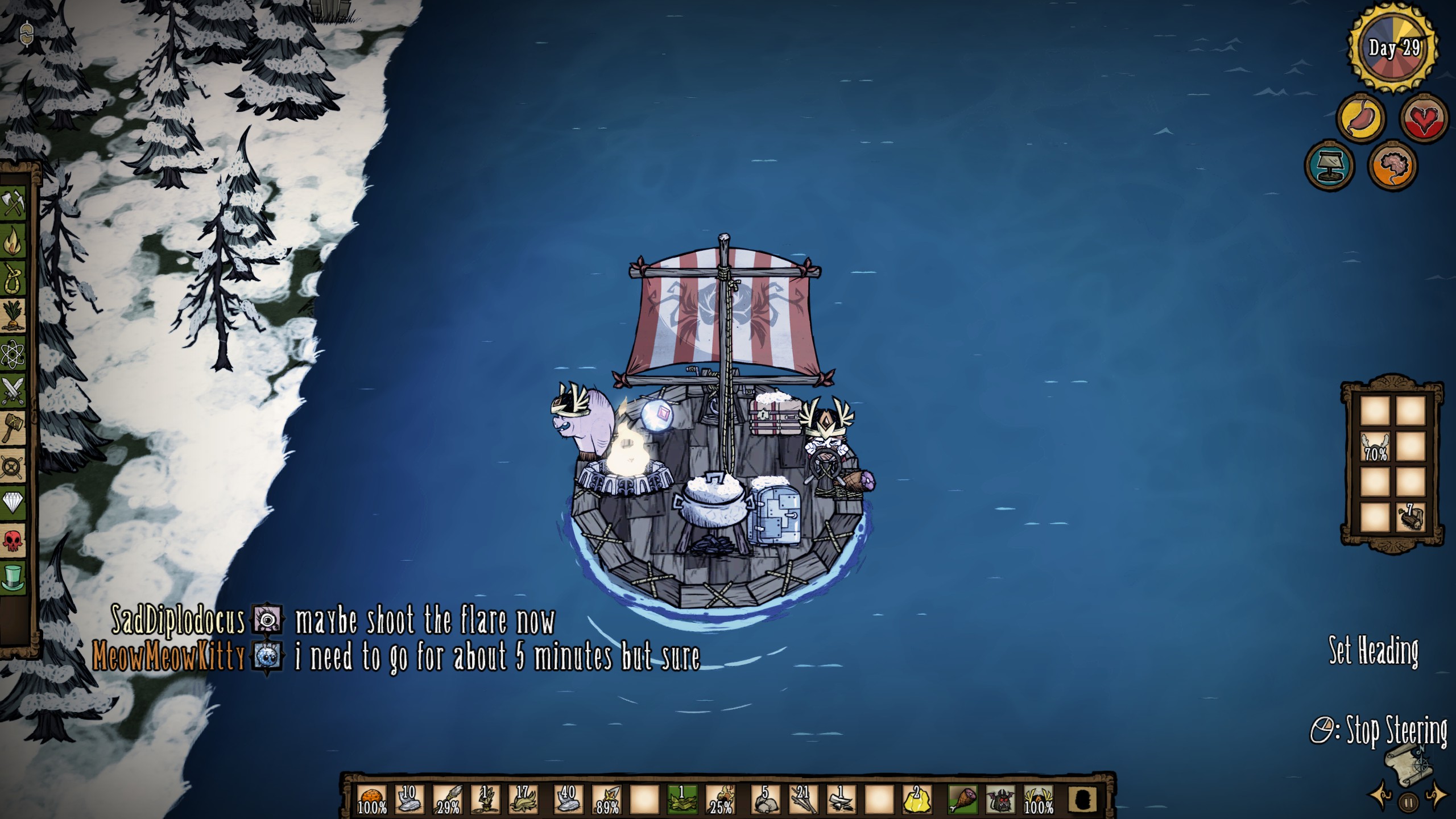Image resolution: width=1456 pixels, height=819 pixels.
Task: Select the ship wheel Seafaring tab
Action: click(14, 467)
